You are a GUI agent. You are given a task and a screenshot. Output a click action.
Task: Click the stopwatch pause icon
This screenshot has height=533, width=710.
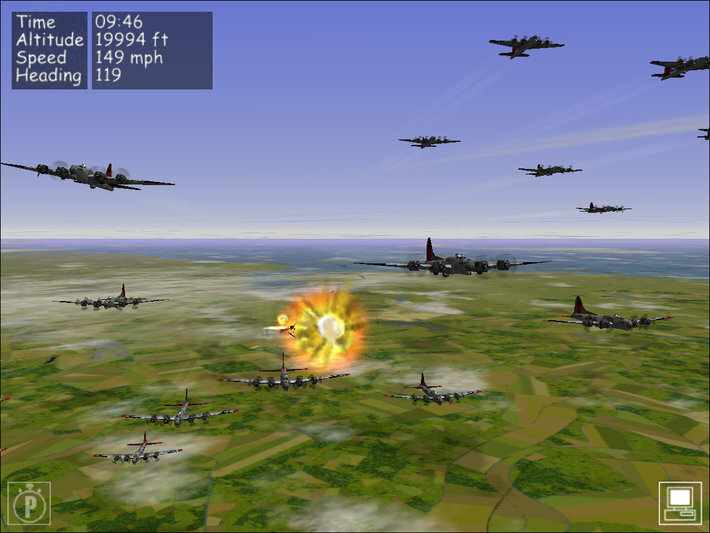tap(29, 503)
